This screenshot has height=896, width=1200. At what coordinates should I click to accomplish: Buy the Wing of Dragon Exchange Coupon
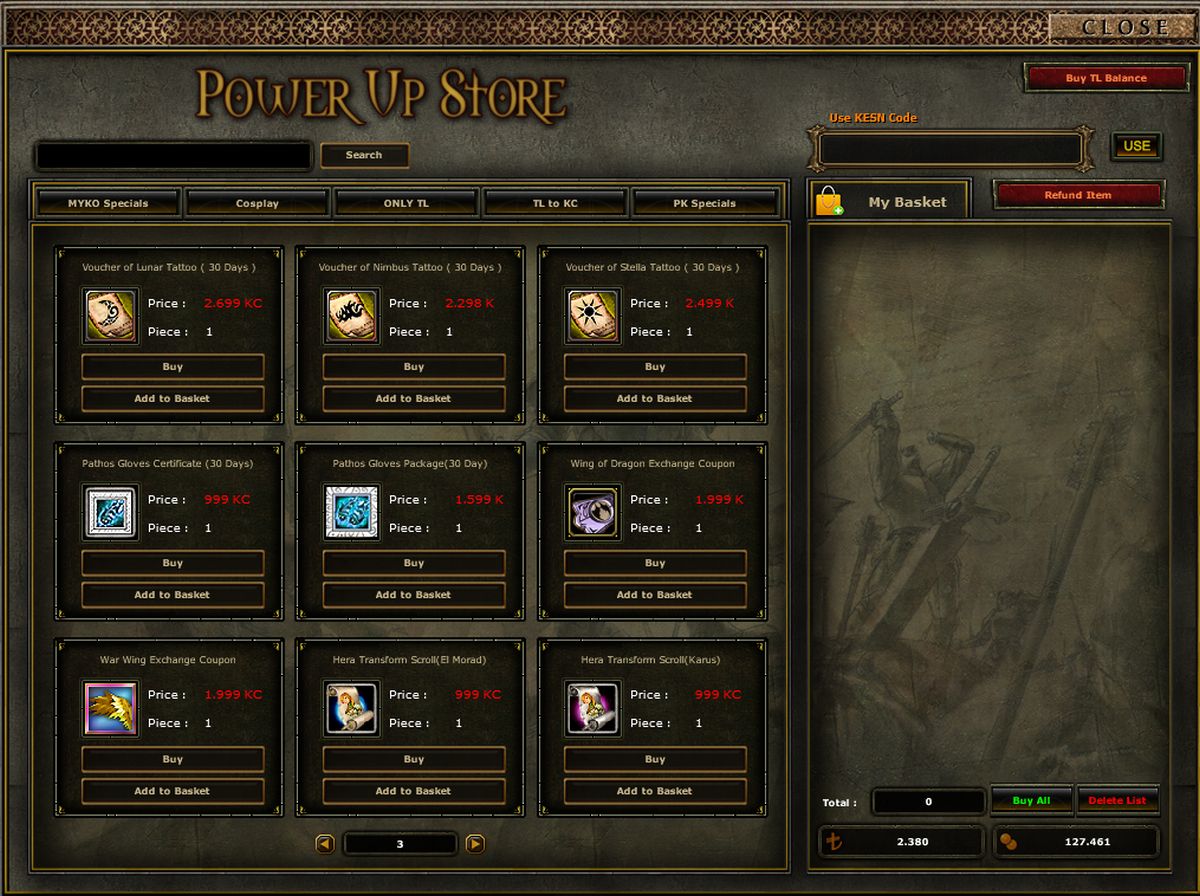pos(655,563)
